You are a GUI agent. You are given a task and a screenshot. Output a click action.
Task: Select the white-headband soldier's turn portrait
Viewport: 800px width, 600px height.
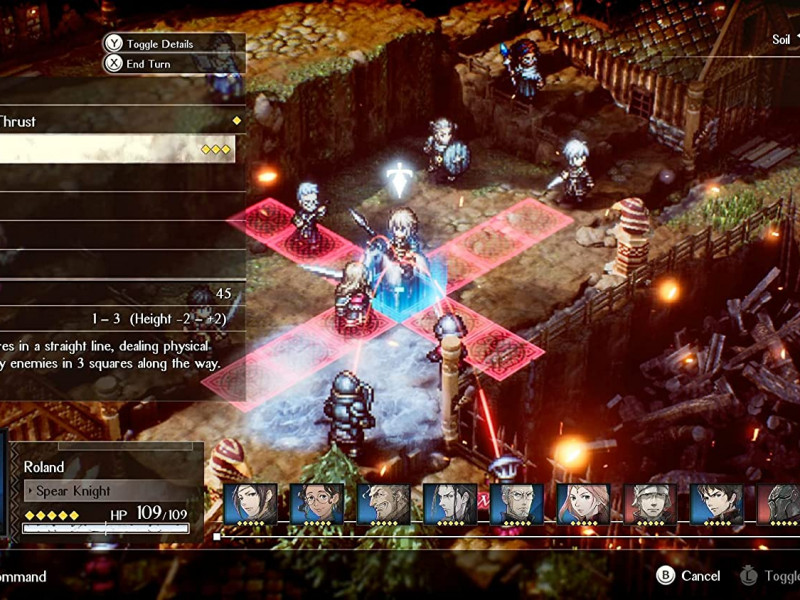click(650, 505)
